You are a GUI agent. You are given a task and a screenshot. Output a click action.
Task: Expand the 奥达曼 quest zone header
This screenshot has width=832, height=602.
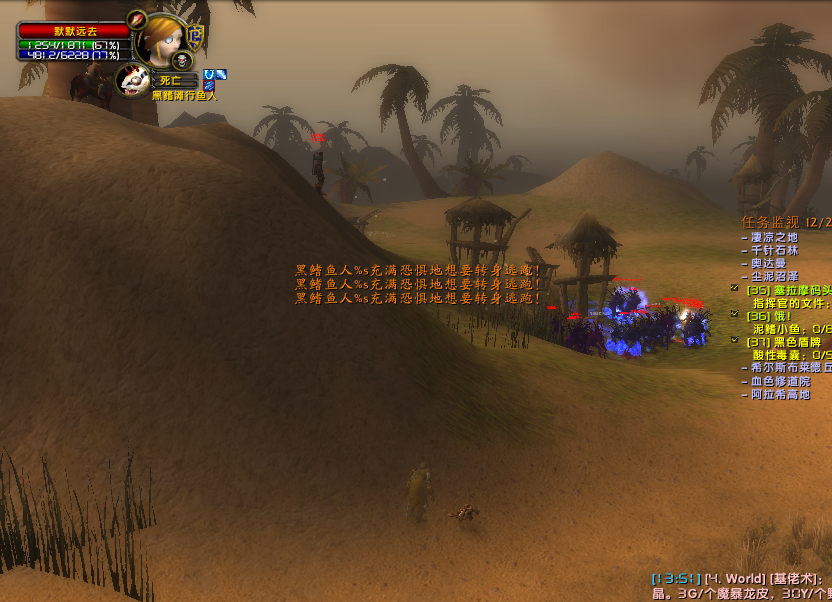click(768, 263)
